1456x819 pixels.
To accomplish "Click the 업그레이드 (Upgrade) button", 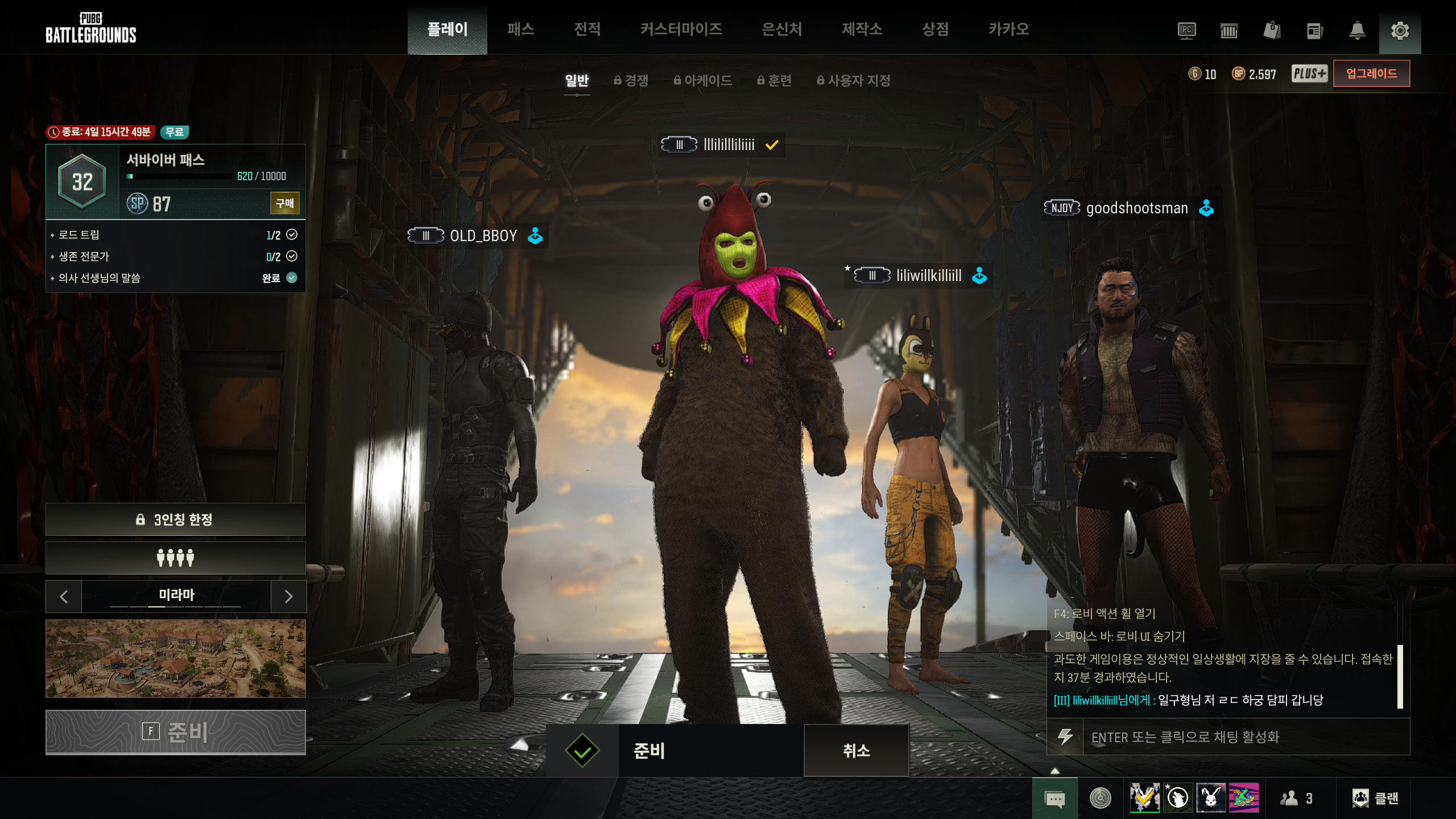I will [1371, 74].
